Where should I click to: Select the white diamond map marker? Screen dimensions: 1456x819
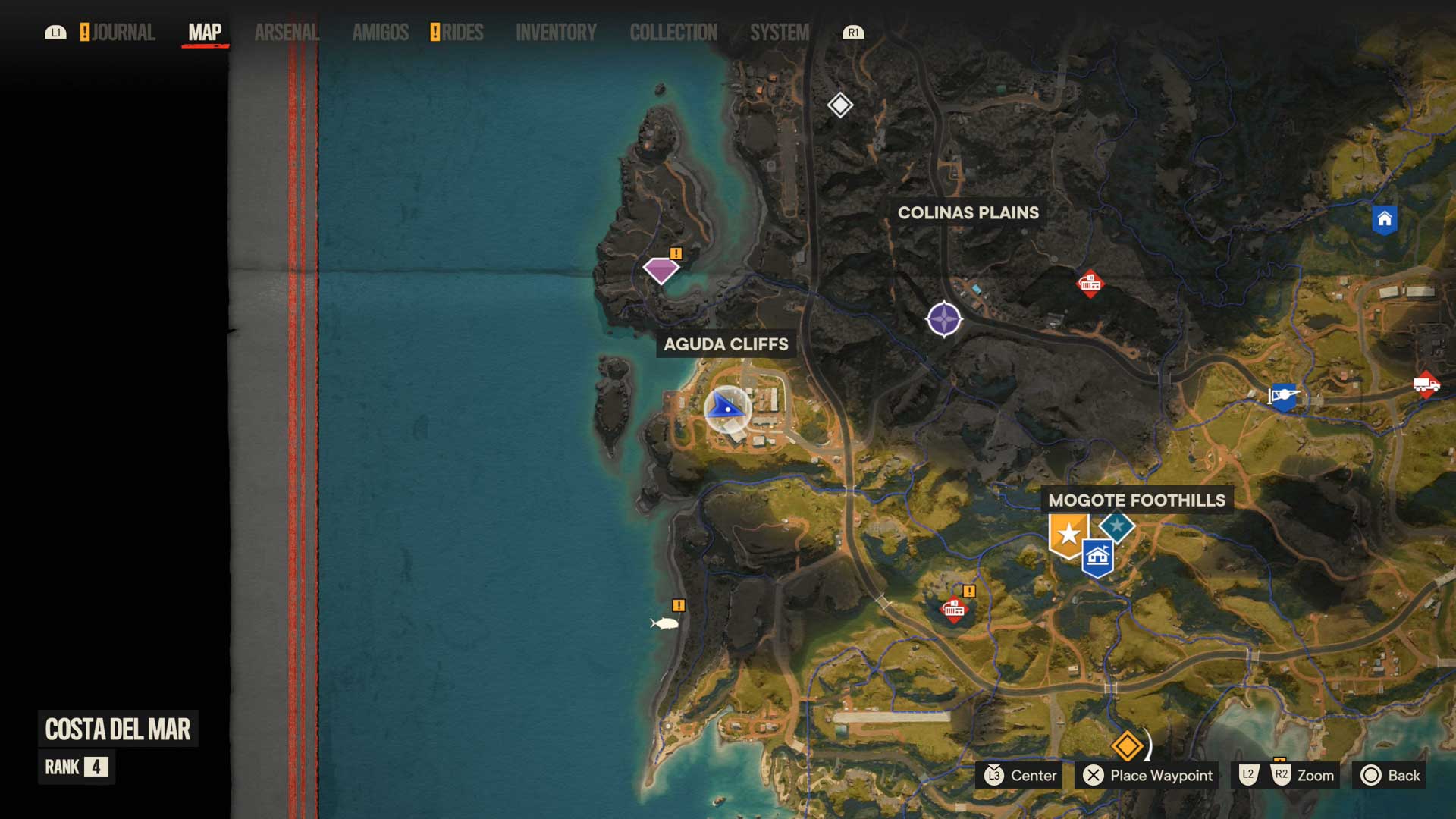(839, 105)
